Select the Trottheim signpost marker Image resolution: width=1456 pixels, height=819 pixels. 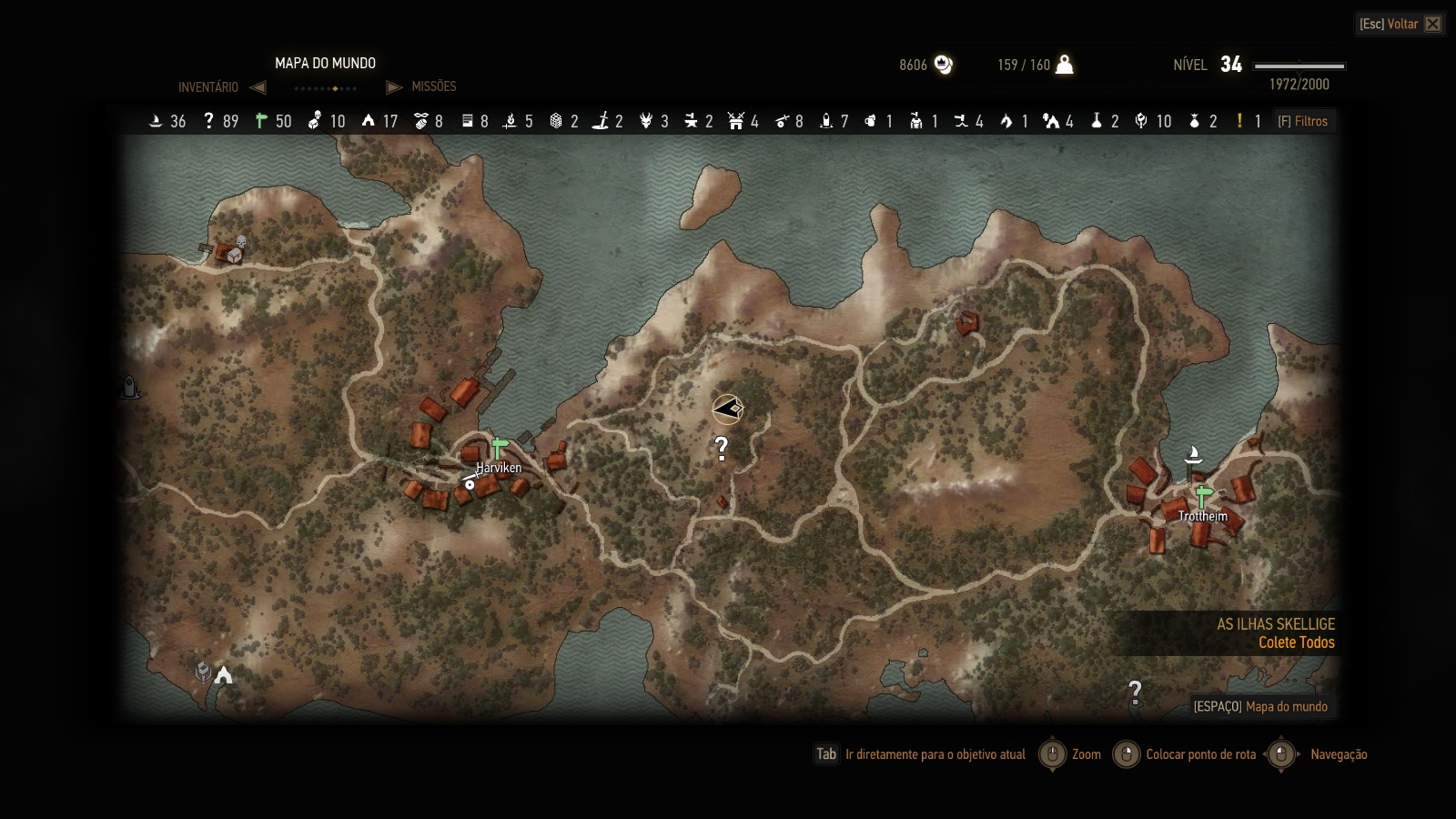1203,497
